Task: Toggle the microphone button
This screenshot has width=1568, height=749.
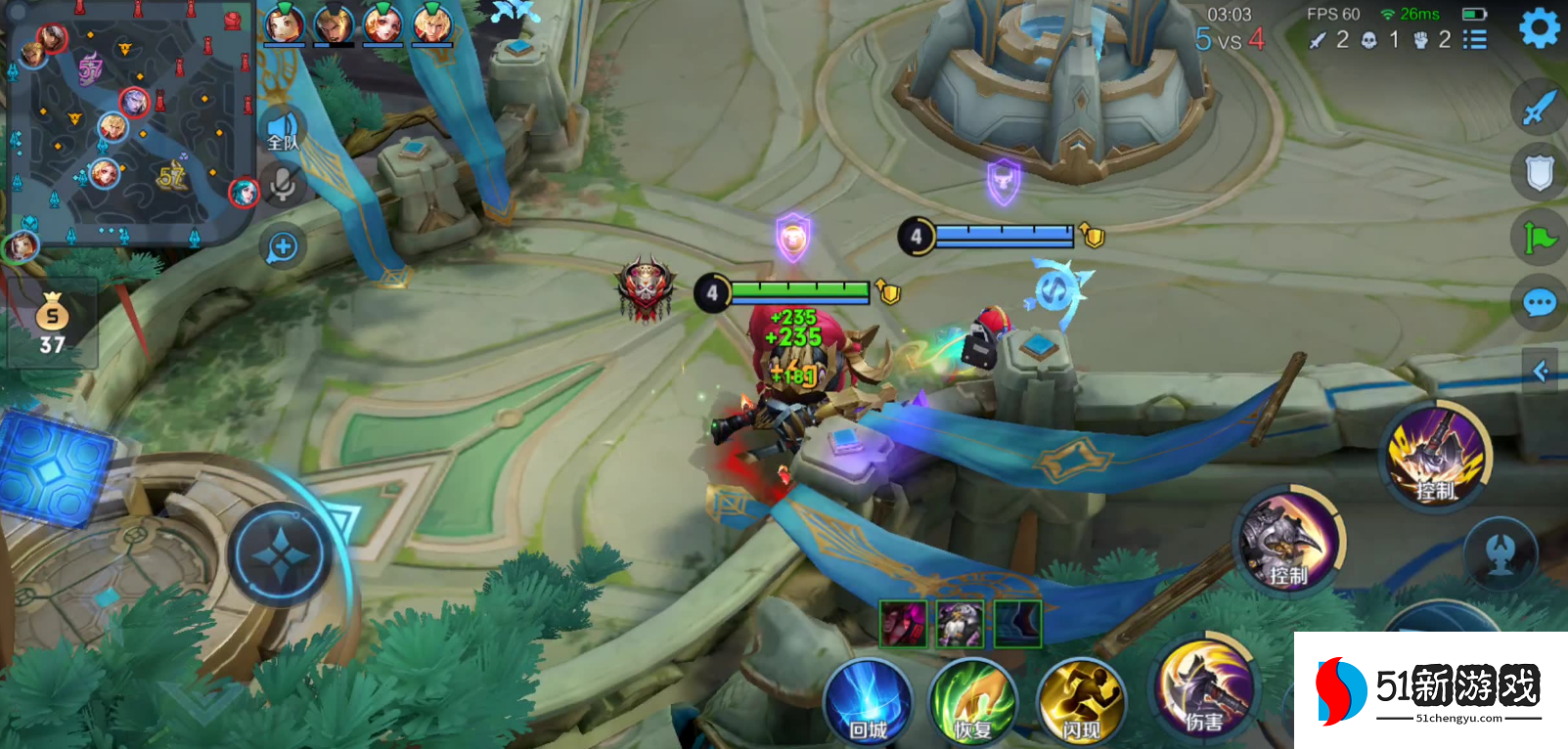Action: coord(283,183)
